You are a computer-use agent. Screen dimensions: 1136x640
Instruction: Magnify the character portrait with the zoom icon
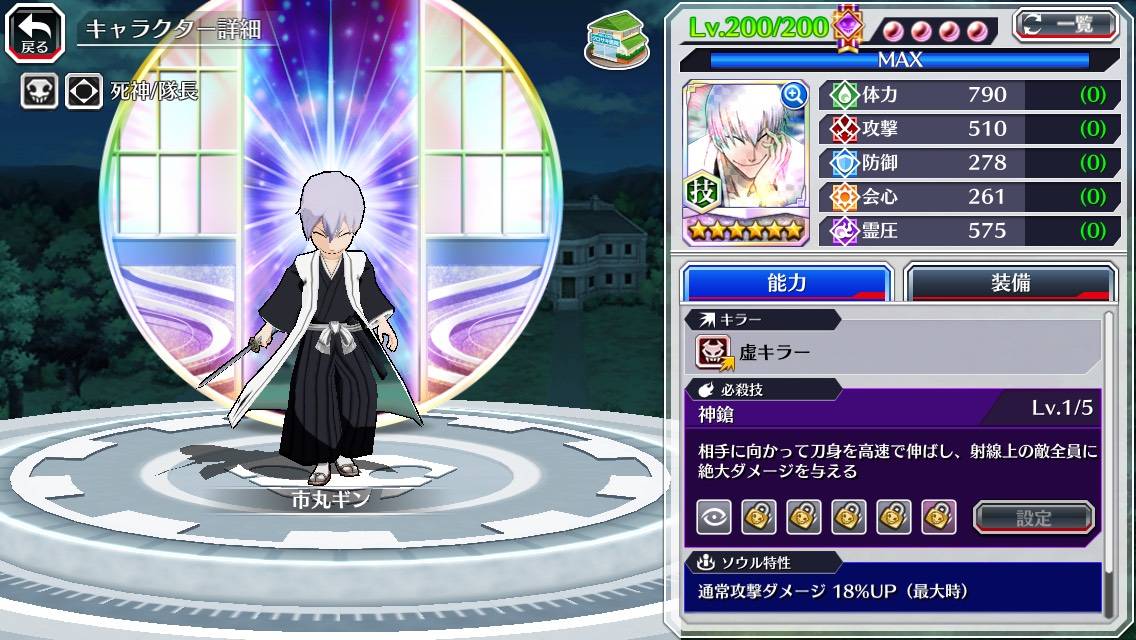point(794,95)
